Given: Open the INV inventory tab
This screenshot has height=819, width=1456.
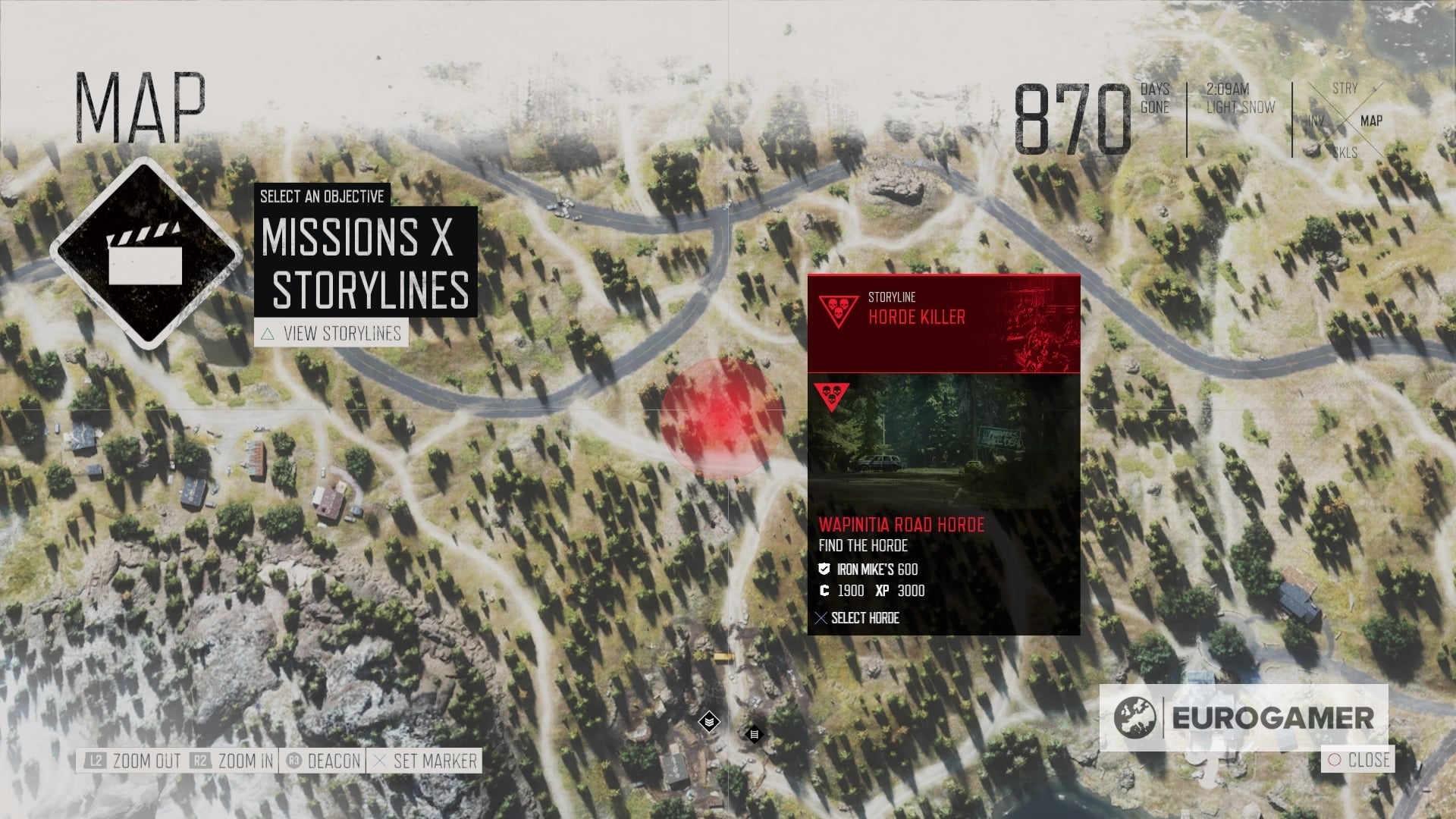Looking at the screenshot, I should (x=1316, y=120).
